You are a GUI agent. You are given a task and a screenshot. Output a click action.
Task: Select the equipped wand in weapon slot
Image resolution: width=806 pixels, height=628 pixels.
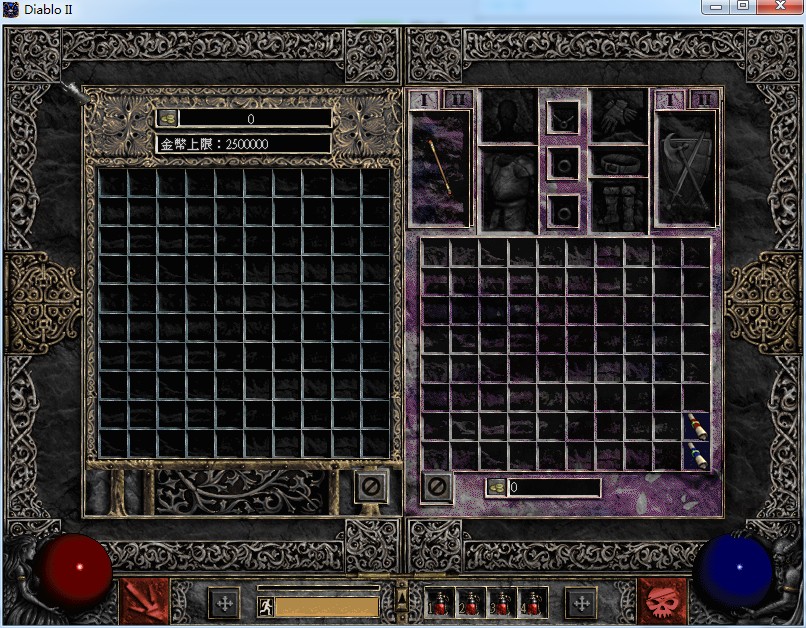point(440,167)
